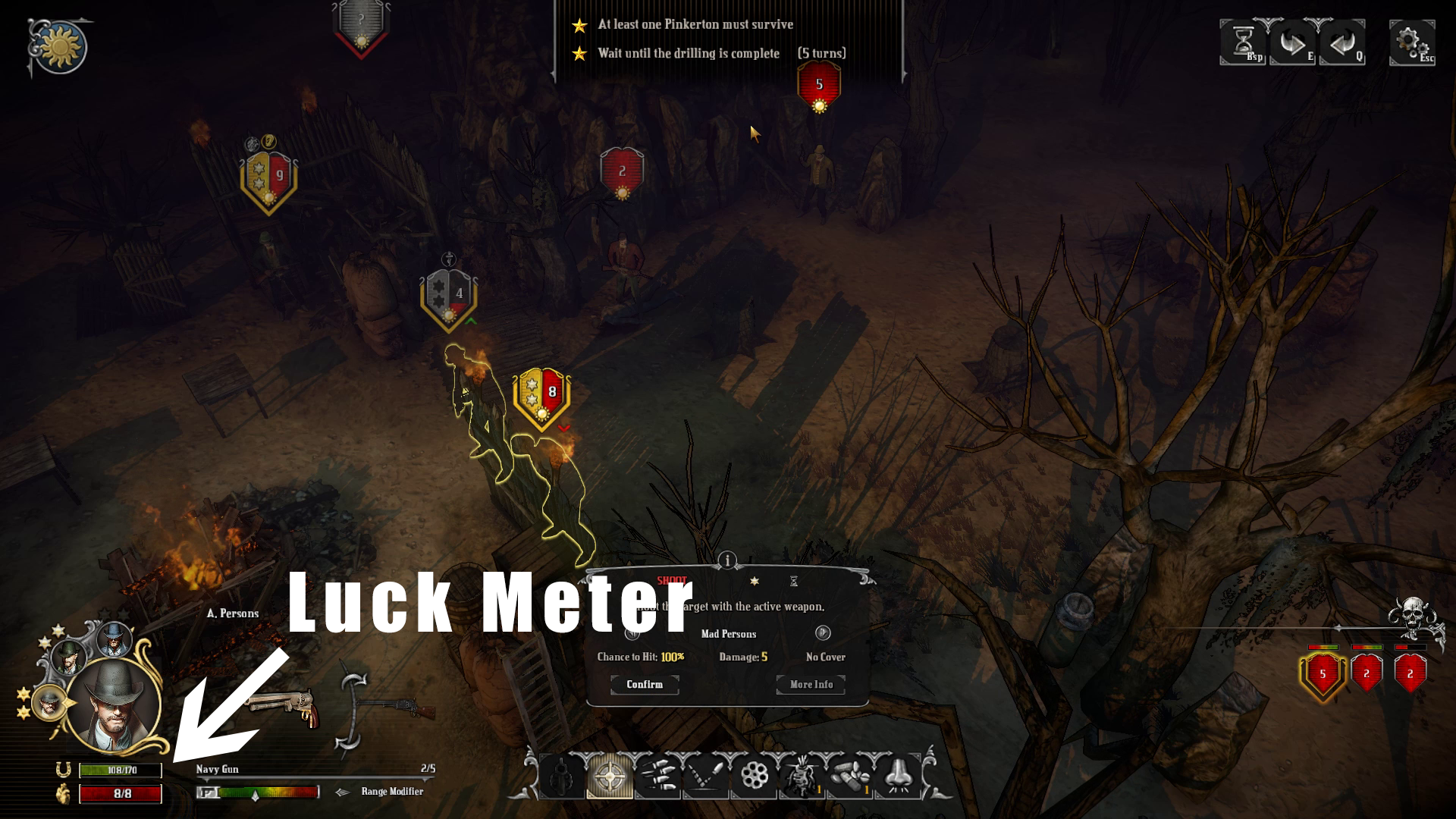Select the blue-hat posse member portrait
Screen dimensions: 1456x819
(x=114, y=641)
